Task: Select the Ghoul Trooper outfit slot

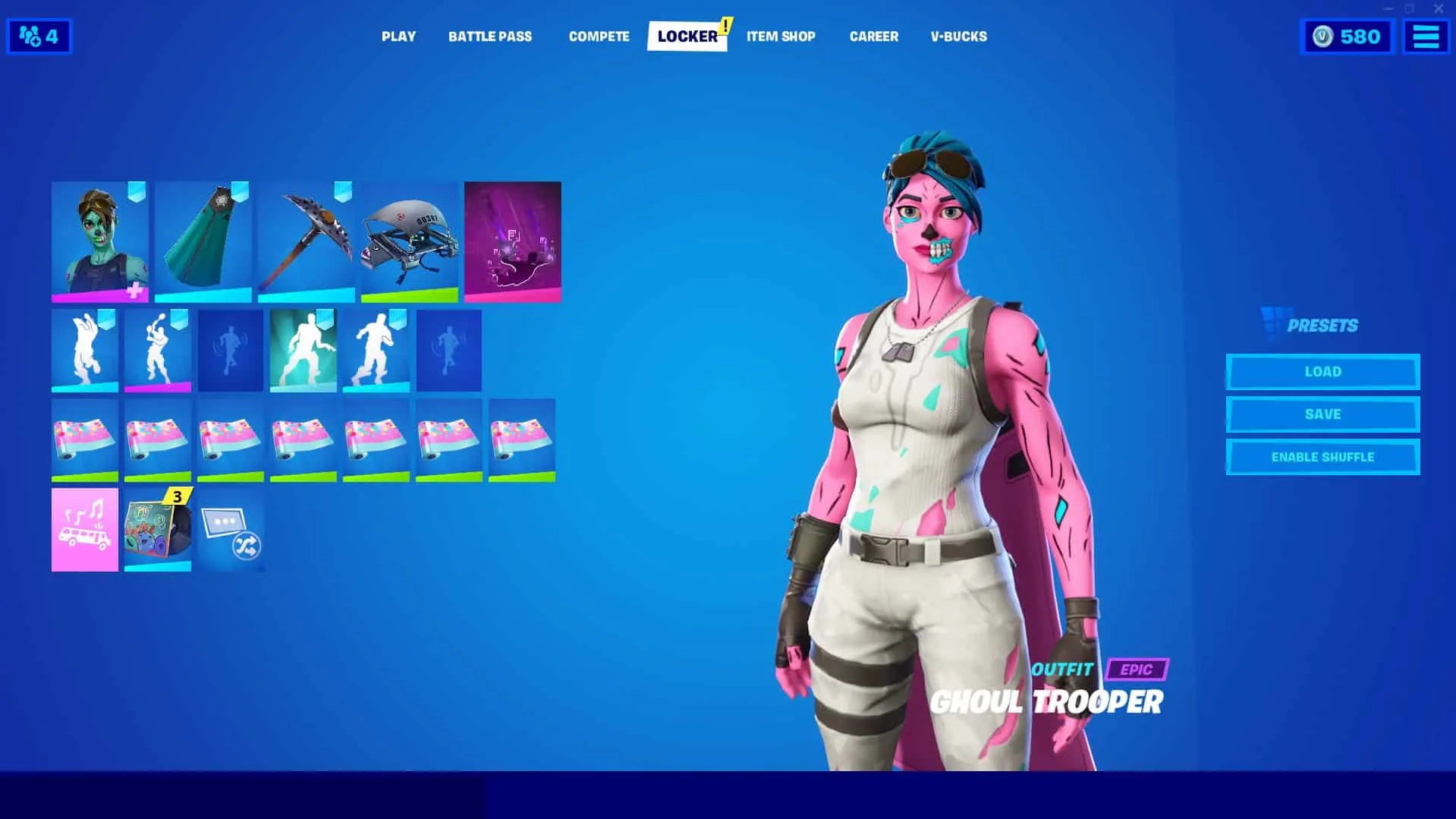Action: (x=99, y=241)
